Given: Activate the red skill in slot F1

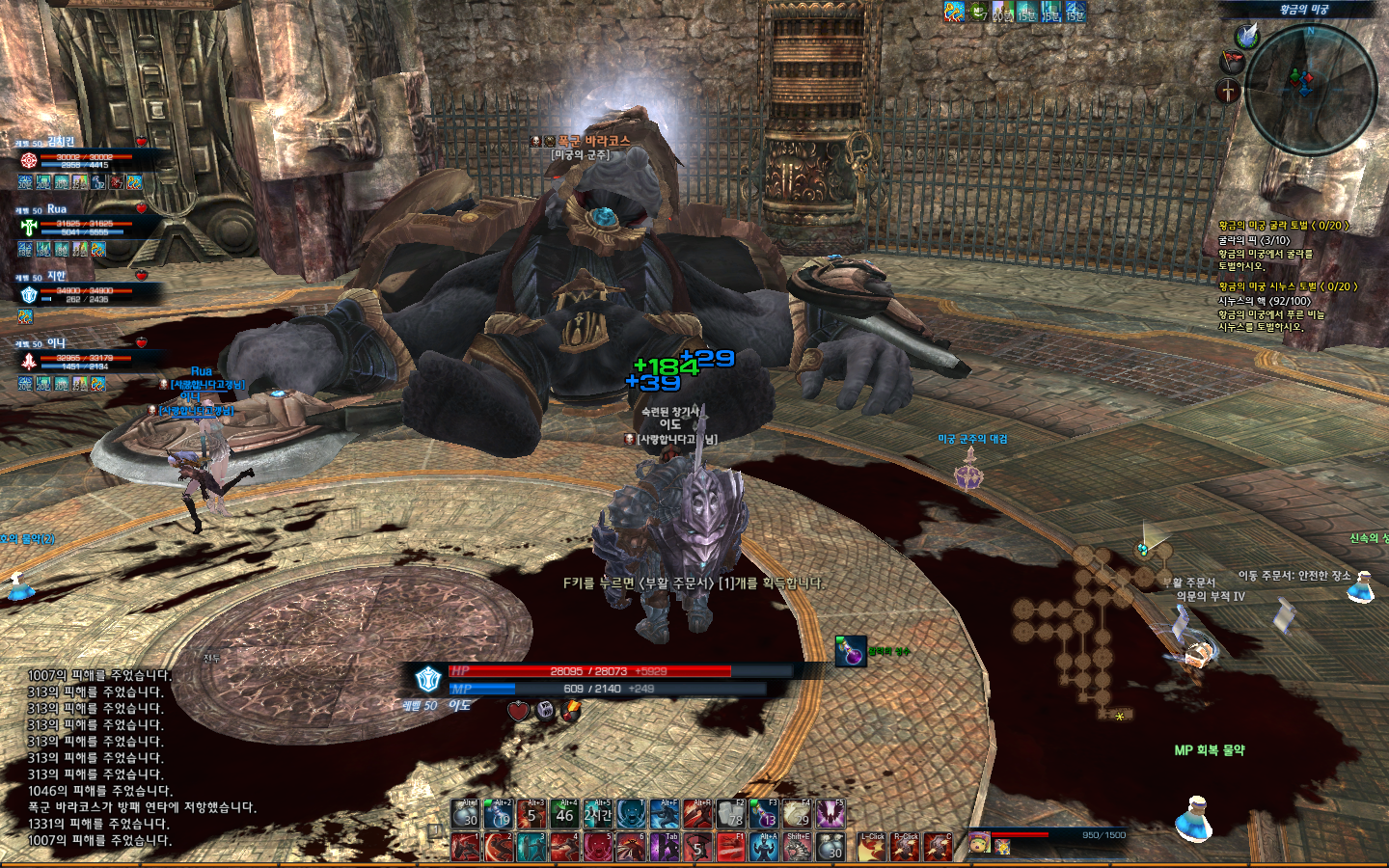Looking at the screenshot, I should [x=731, y=847].
